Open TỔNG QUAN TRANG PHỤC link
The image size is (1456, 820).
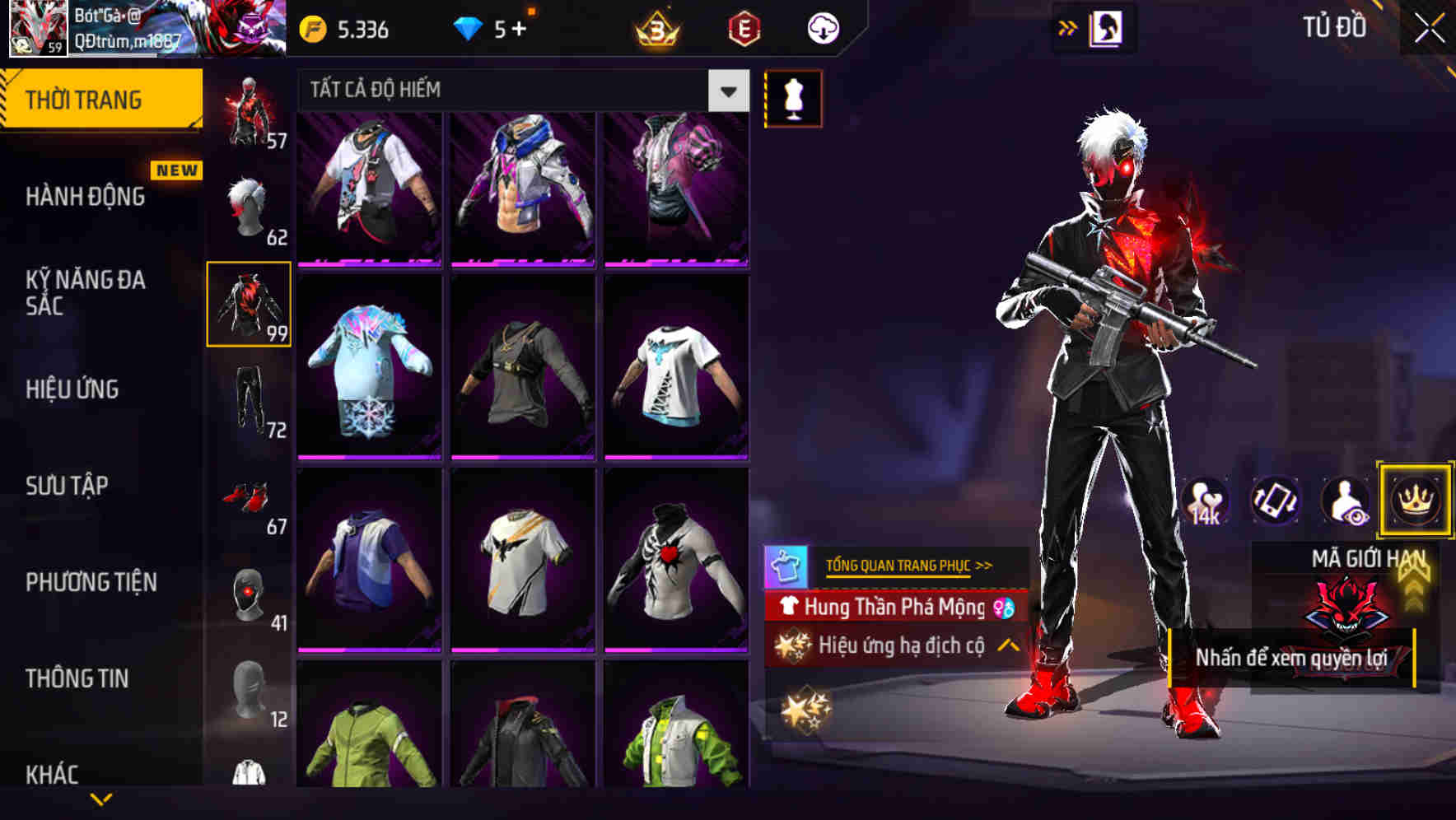point(899,566)
